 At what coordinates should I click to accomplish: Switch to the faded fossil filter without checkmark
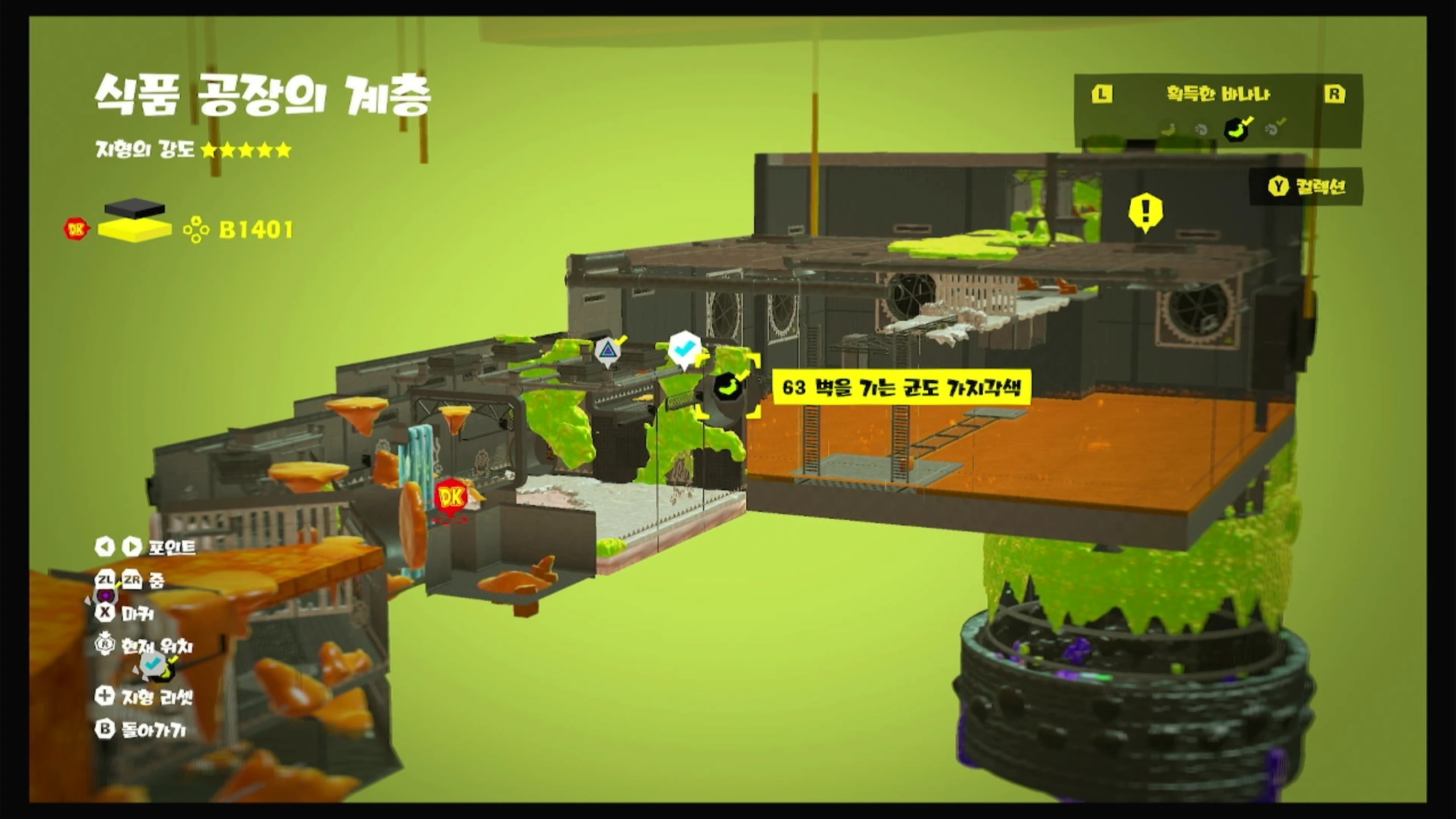(1201, 130)
